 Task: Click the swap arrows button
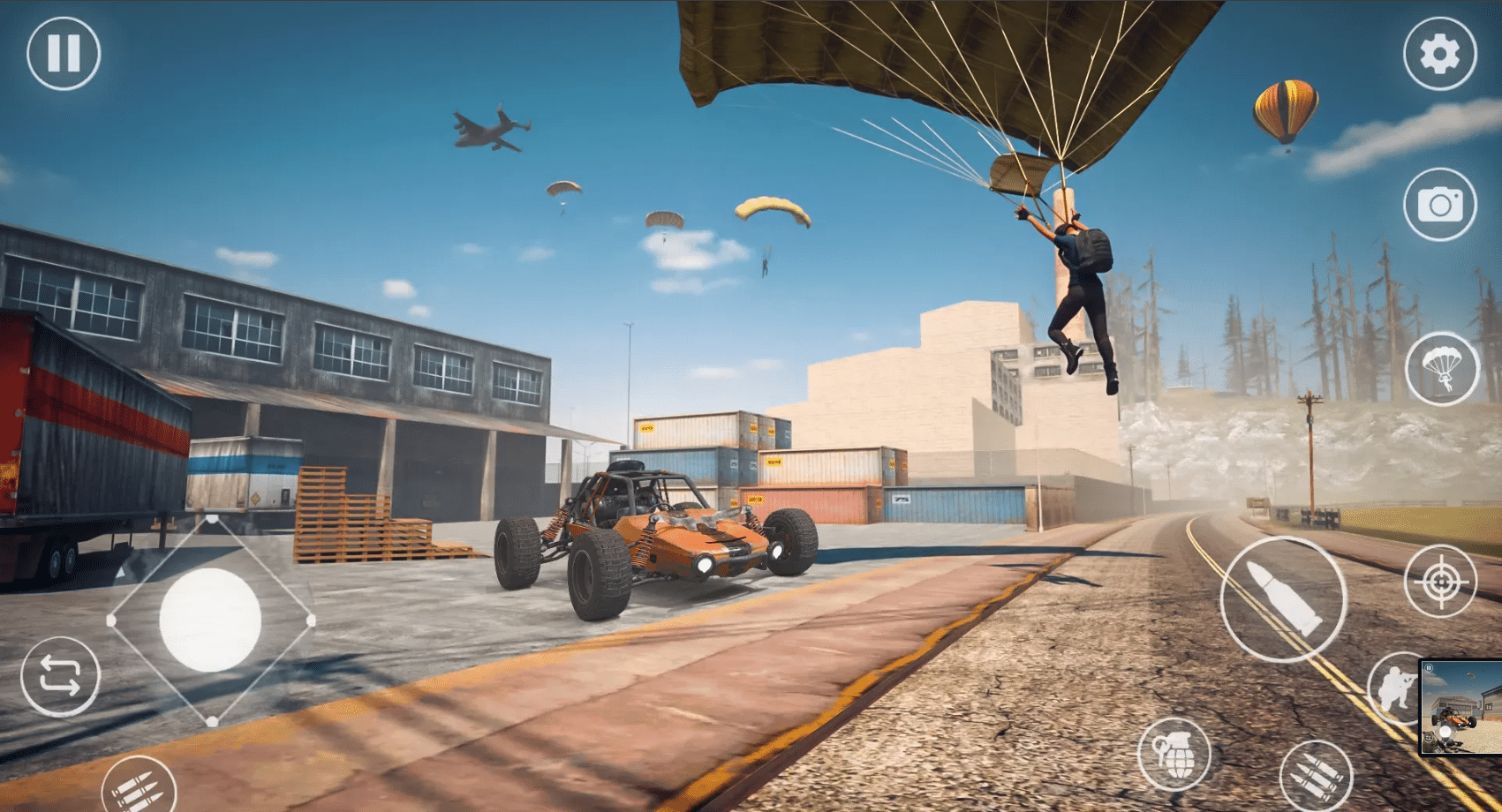(x=60, y=676)
